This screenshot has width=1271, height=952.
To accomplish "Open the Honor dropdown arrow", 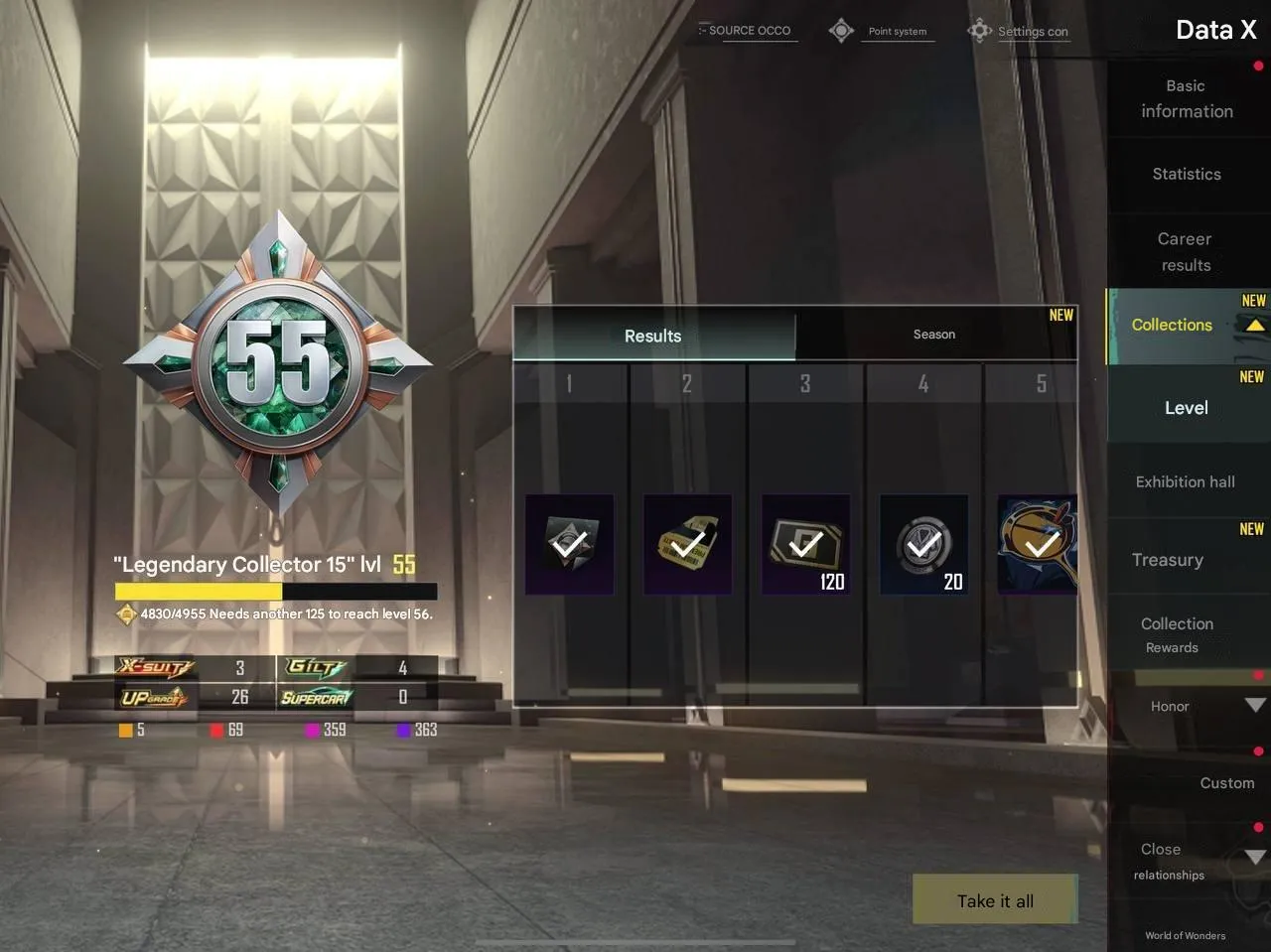I will point(1254,706).
